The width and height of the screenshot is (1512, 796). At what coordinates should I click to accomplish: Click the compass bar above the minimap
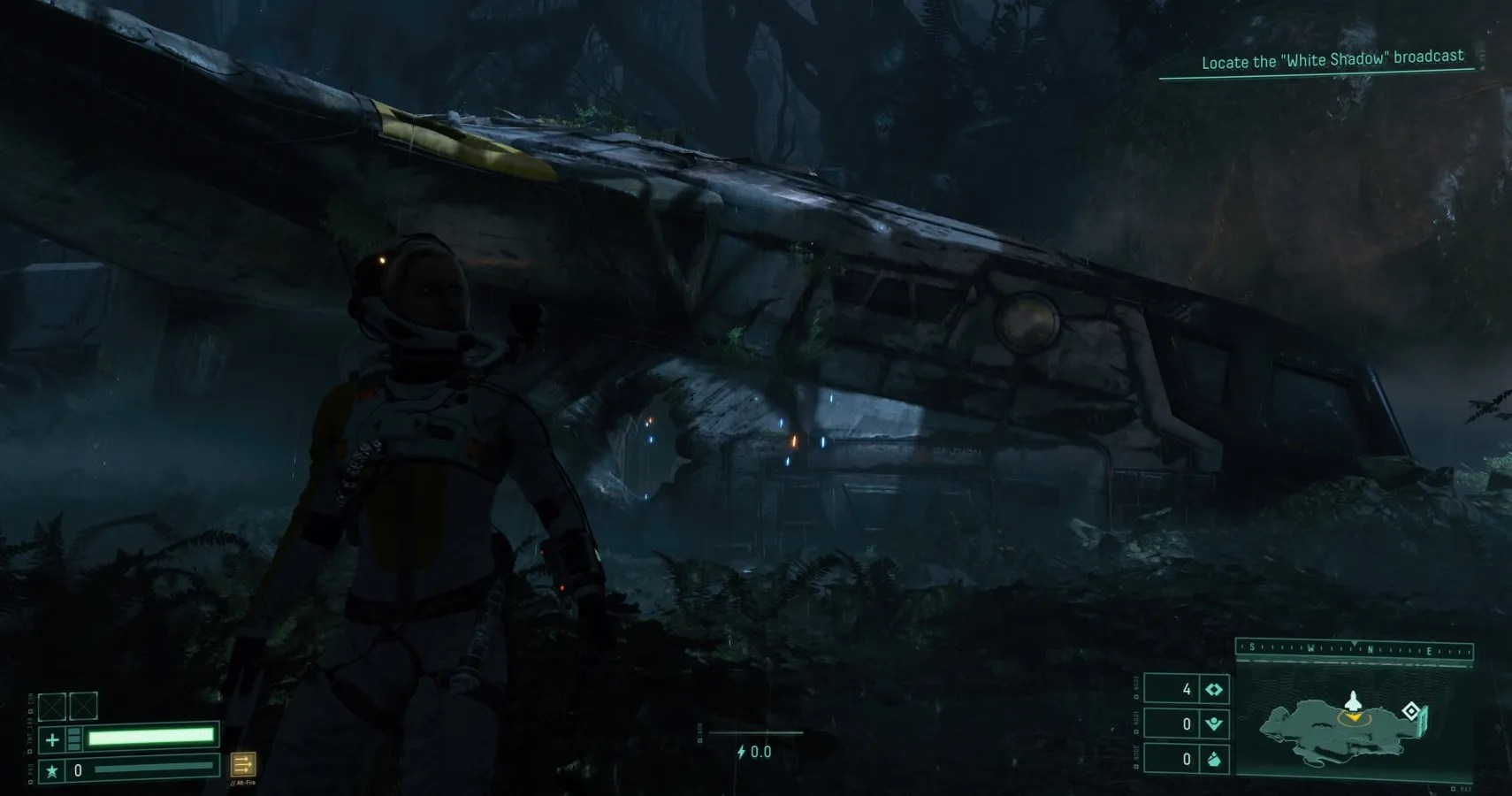click(x=1354, y=649)
